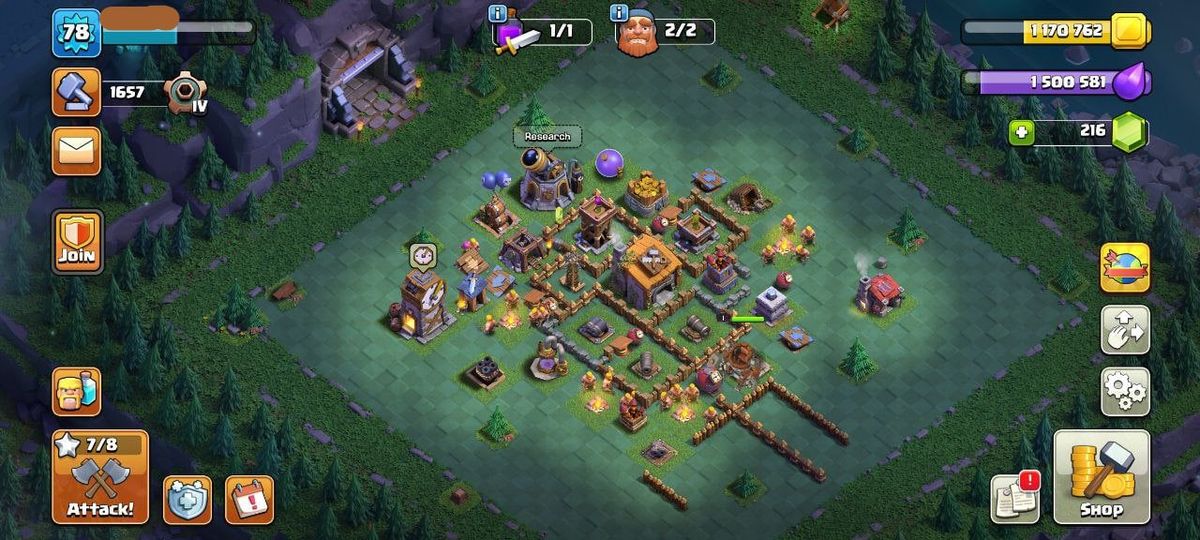Tap the Join clan shield button

tap(77, 241)
